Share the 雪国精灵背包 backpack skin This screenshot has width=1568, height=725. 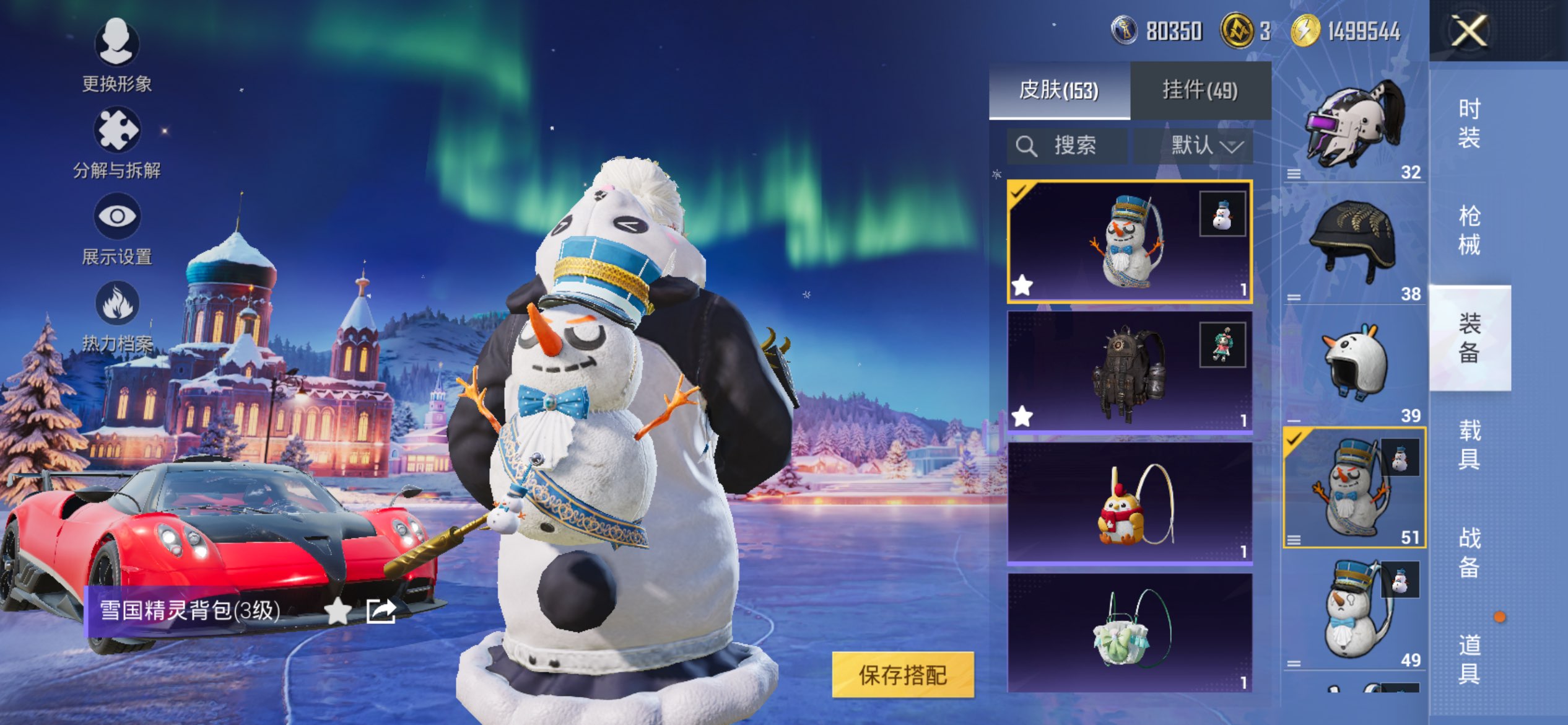click(380, 611)
